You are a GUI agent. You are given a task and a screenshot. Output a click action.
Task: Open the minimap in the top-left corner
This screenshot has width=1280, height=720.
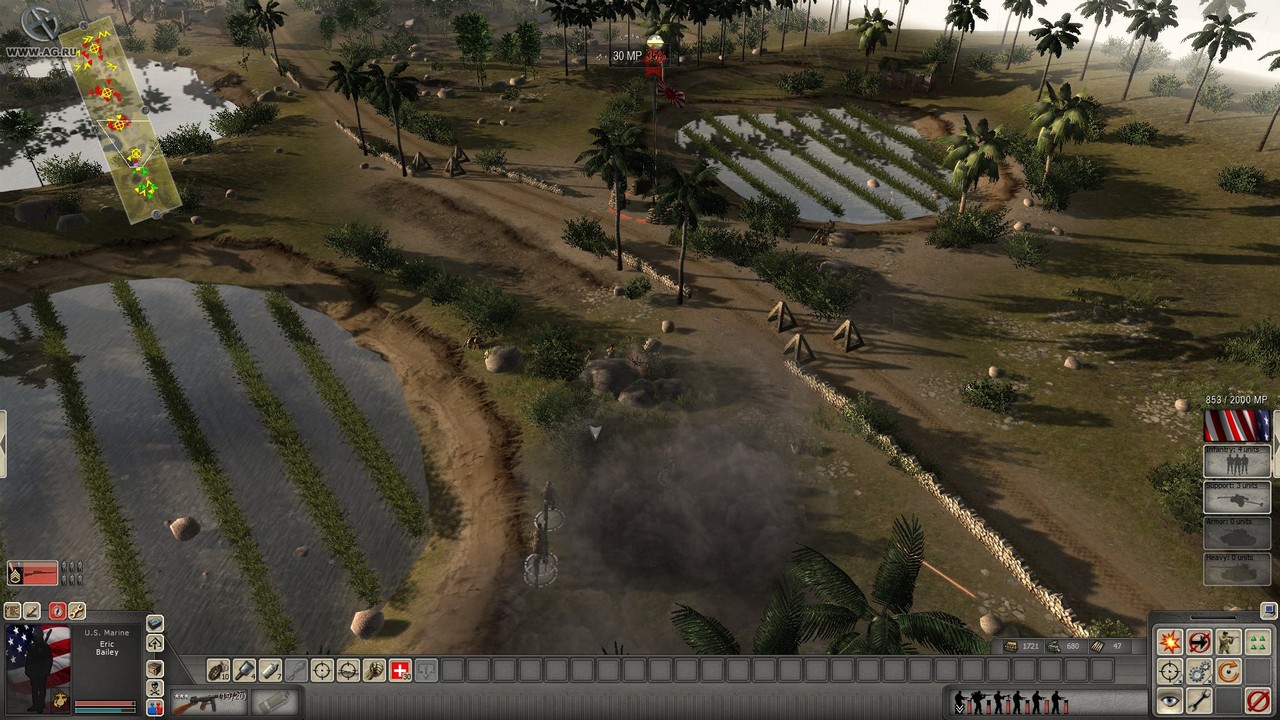119,119
